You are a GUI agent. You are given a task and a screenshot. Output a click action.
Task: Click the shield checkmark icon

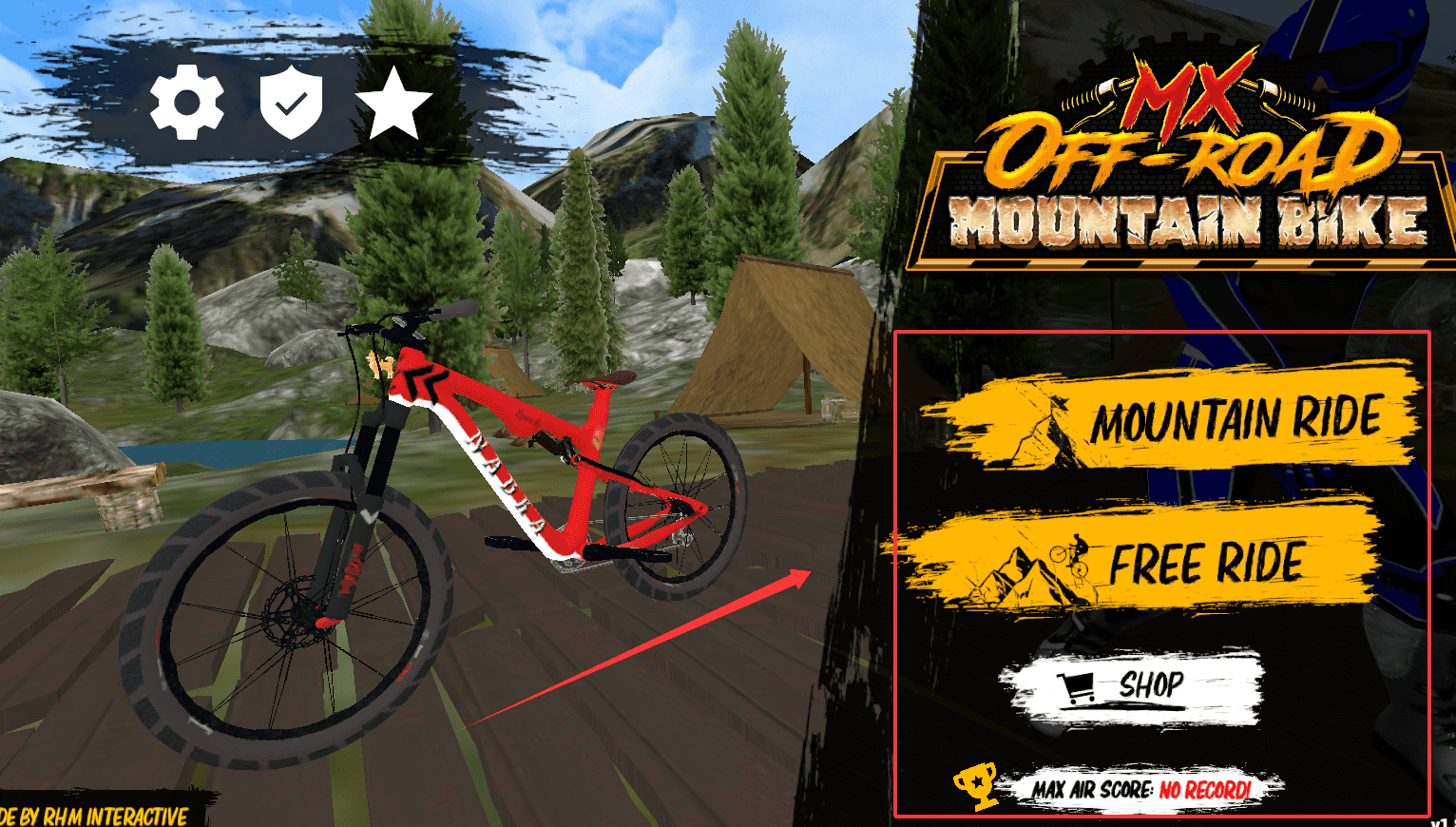pos(291,103)
